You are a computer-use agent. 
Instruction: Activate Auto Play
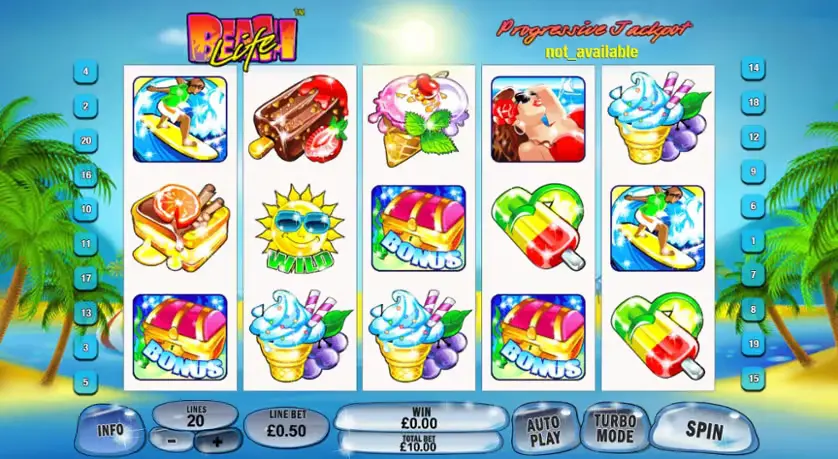click(543, 430)
